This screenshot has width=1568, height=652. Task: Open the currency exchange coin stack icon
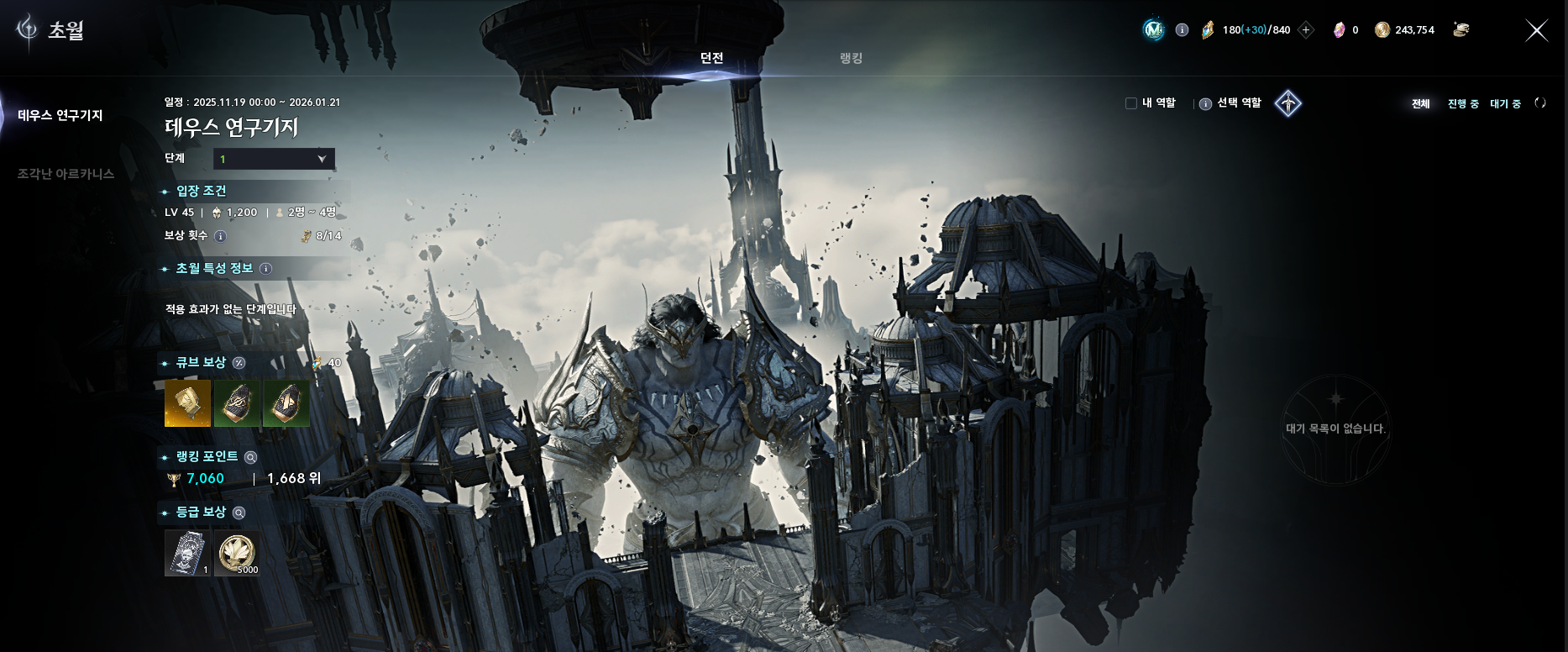[x=1461, y=30]
